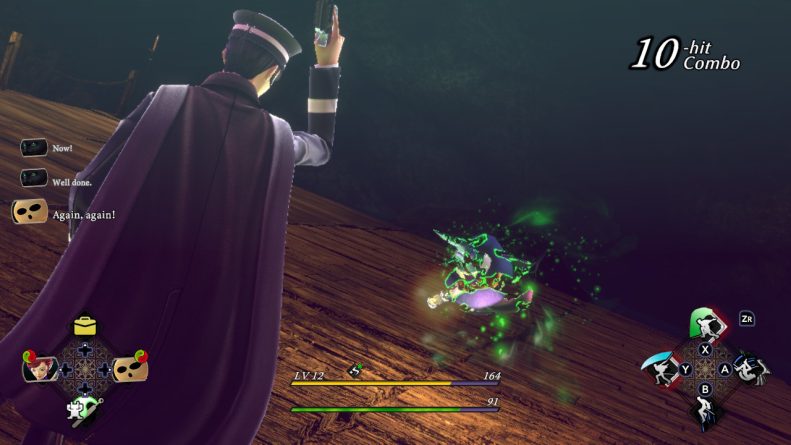Activate the green-highlighted attack skill icon
This screenshot has width=791, height=445.
pyautogui.click(x=706, y=324)
